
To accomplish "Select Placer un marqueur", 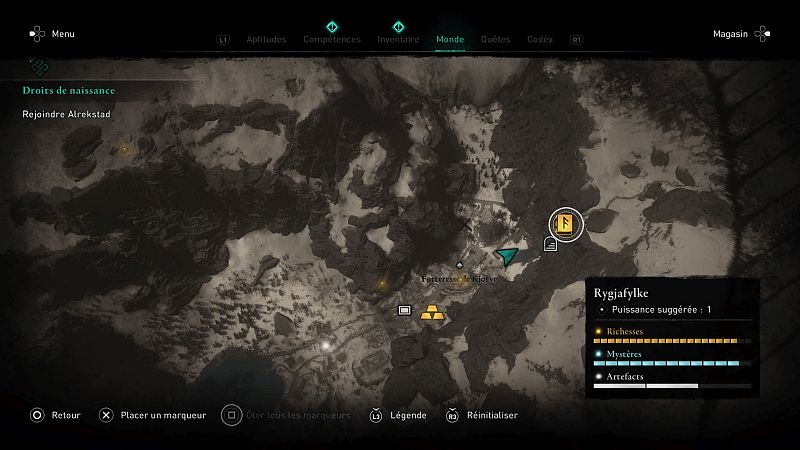I will [152, 415].
